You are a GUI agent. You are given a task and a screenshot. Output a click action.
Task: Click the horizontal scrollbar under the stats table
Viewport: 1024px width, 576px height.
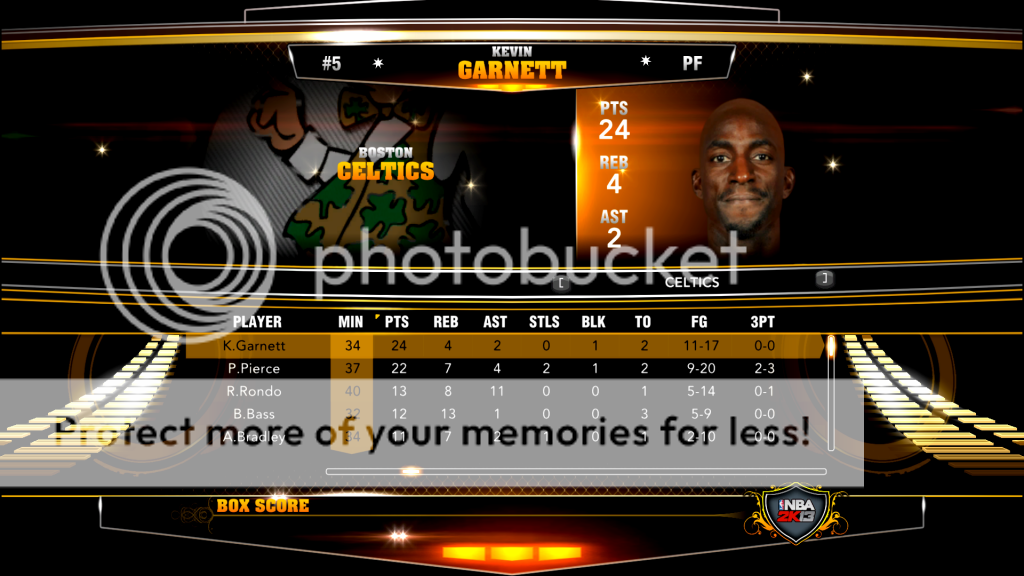576,471
